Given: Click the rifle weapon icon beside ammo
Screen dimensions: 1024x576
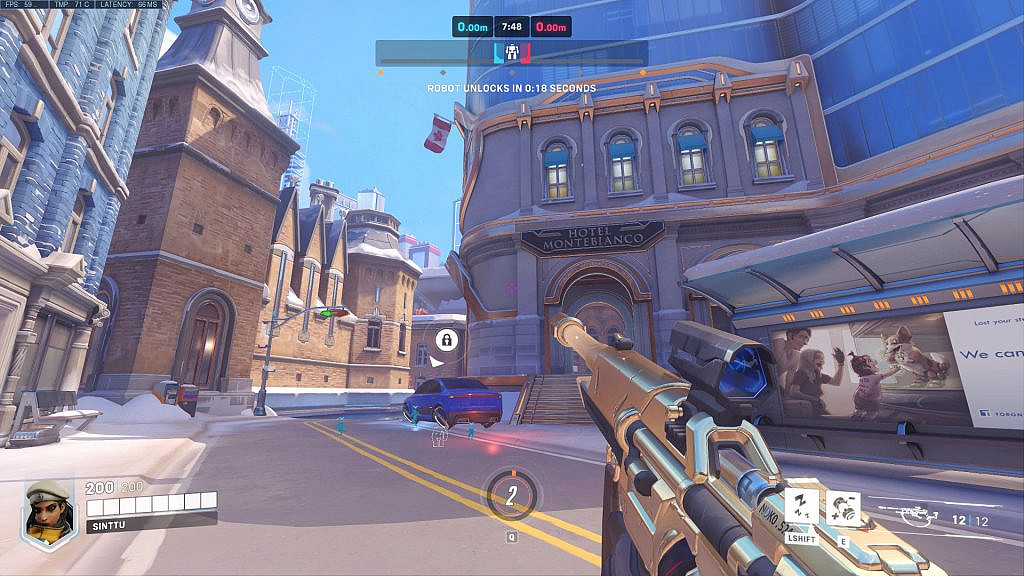Looking at the screenshot, I should click(x=918, y=516).
